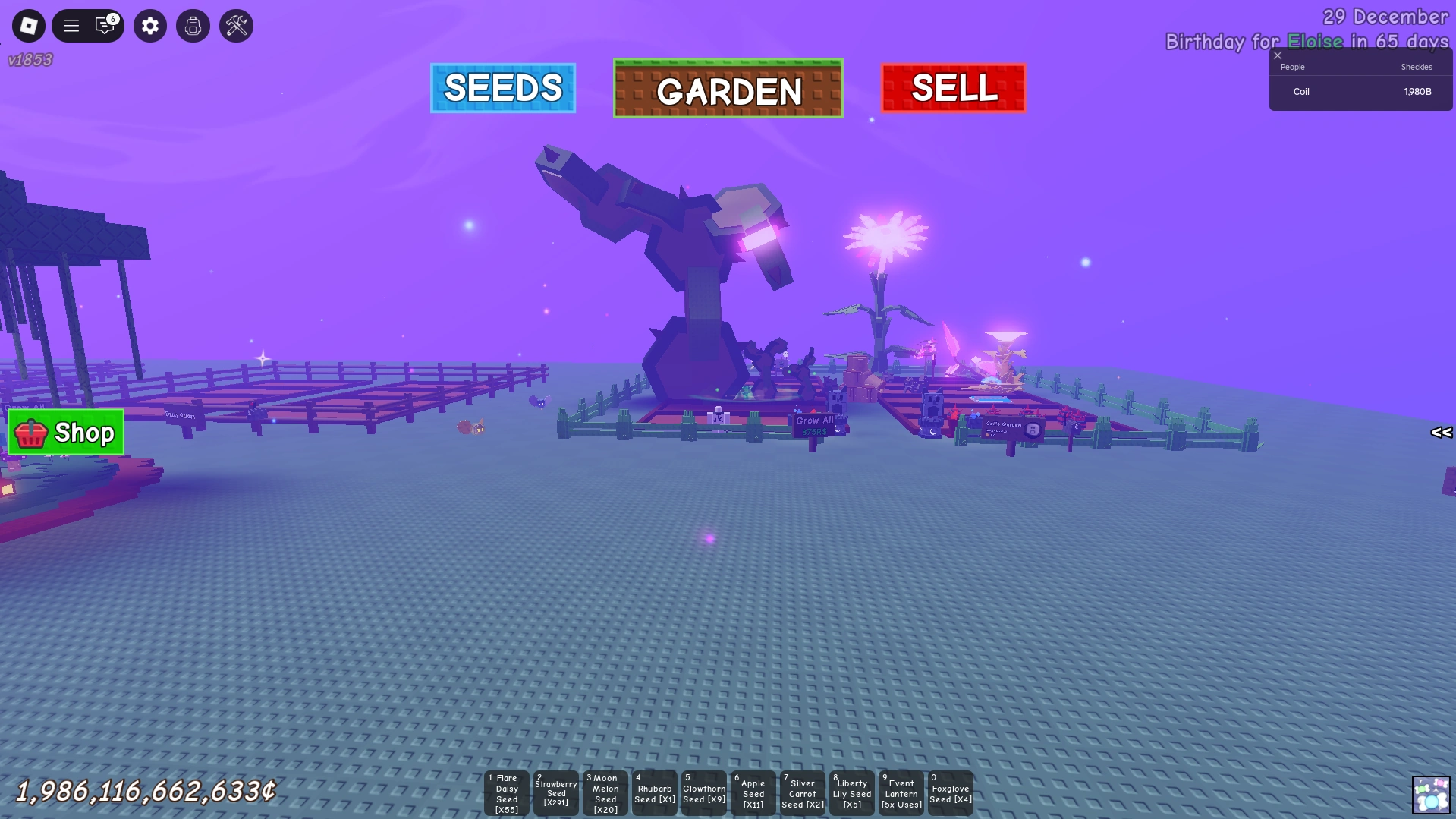Equip the Event Lantern in slot 9
The image size is (1456, 819).
pyautogui.click(x=901, y=792)
